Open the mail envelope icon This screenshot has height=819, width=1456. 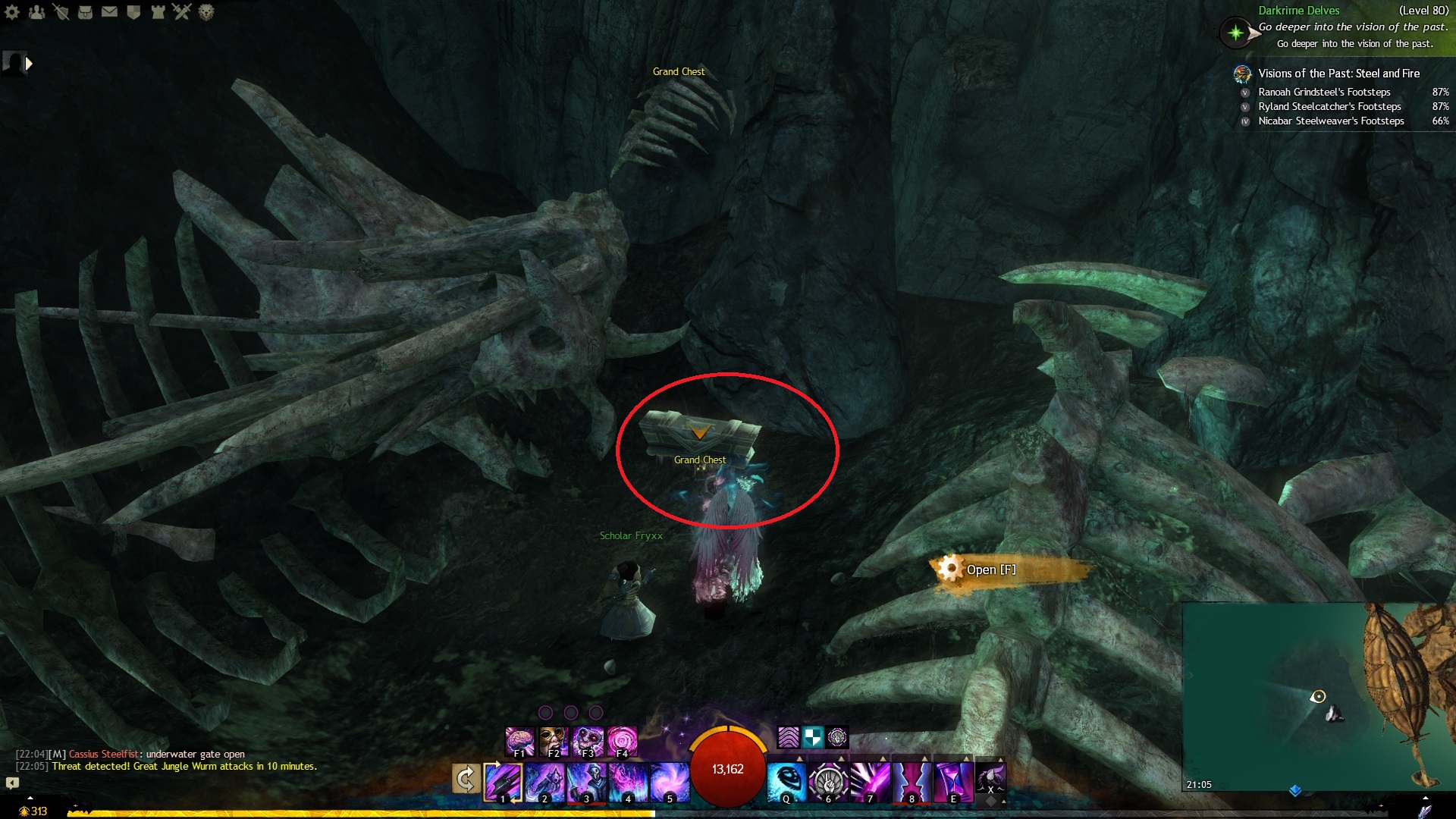point(109,12)
